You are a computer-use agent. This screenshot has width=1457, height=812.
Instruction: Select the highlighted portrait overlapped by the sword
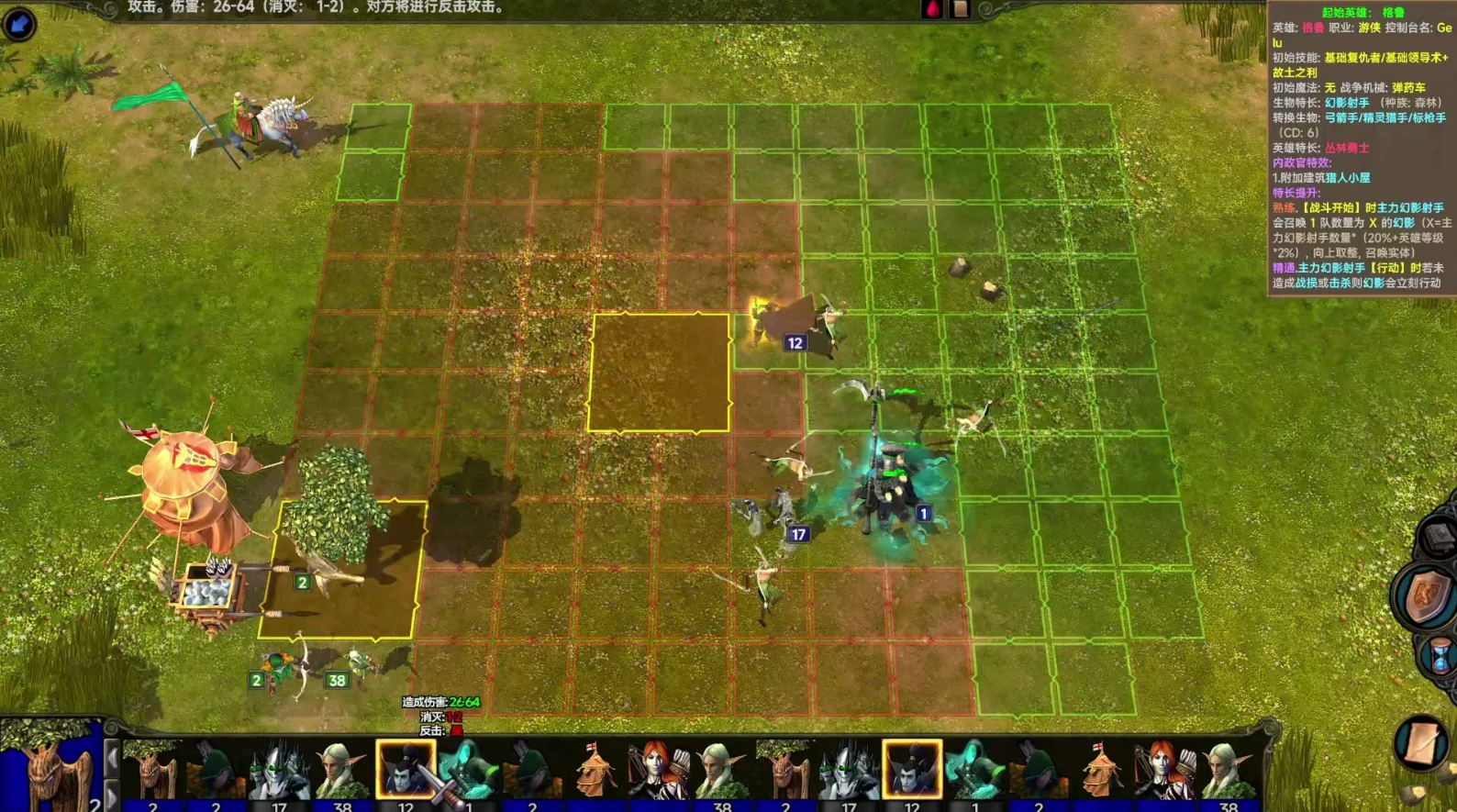pyautogui.click(x=405, y=769)
